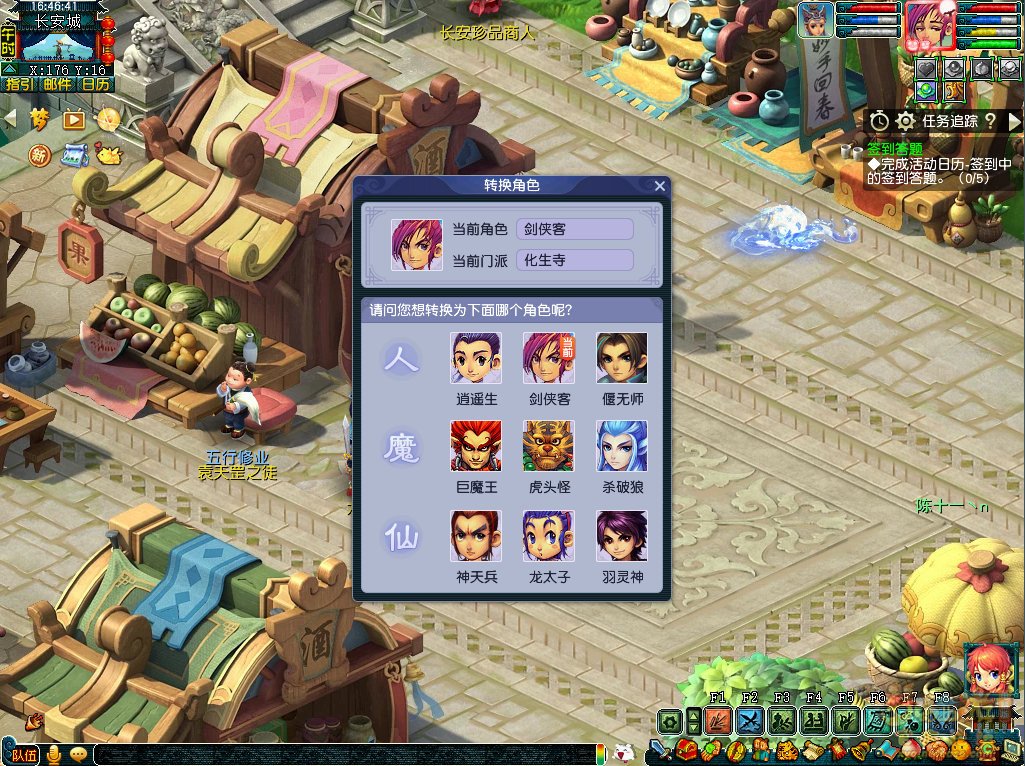Viewport: 1025px width, 766px height.
Task: Open the 任务追踪 settings gear
Action: (905, 120)
